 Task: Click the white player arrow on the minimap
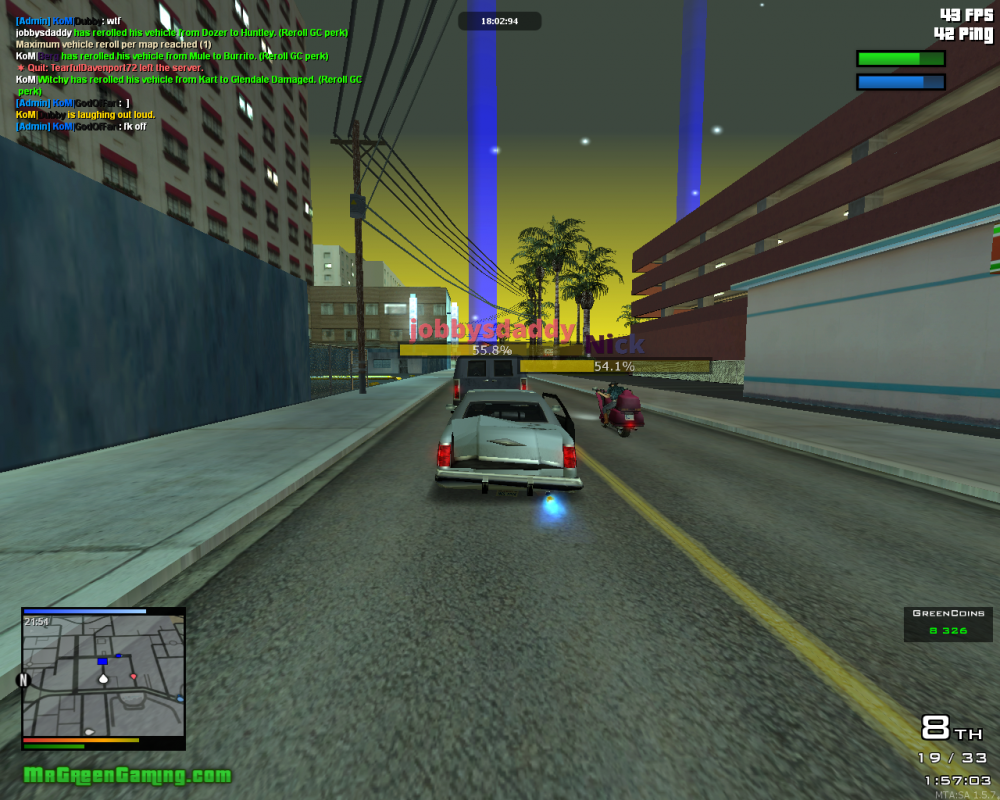(x=103, y=678)
